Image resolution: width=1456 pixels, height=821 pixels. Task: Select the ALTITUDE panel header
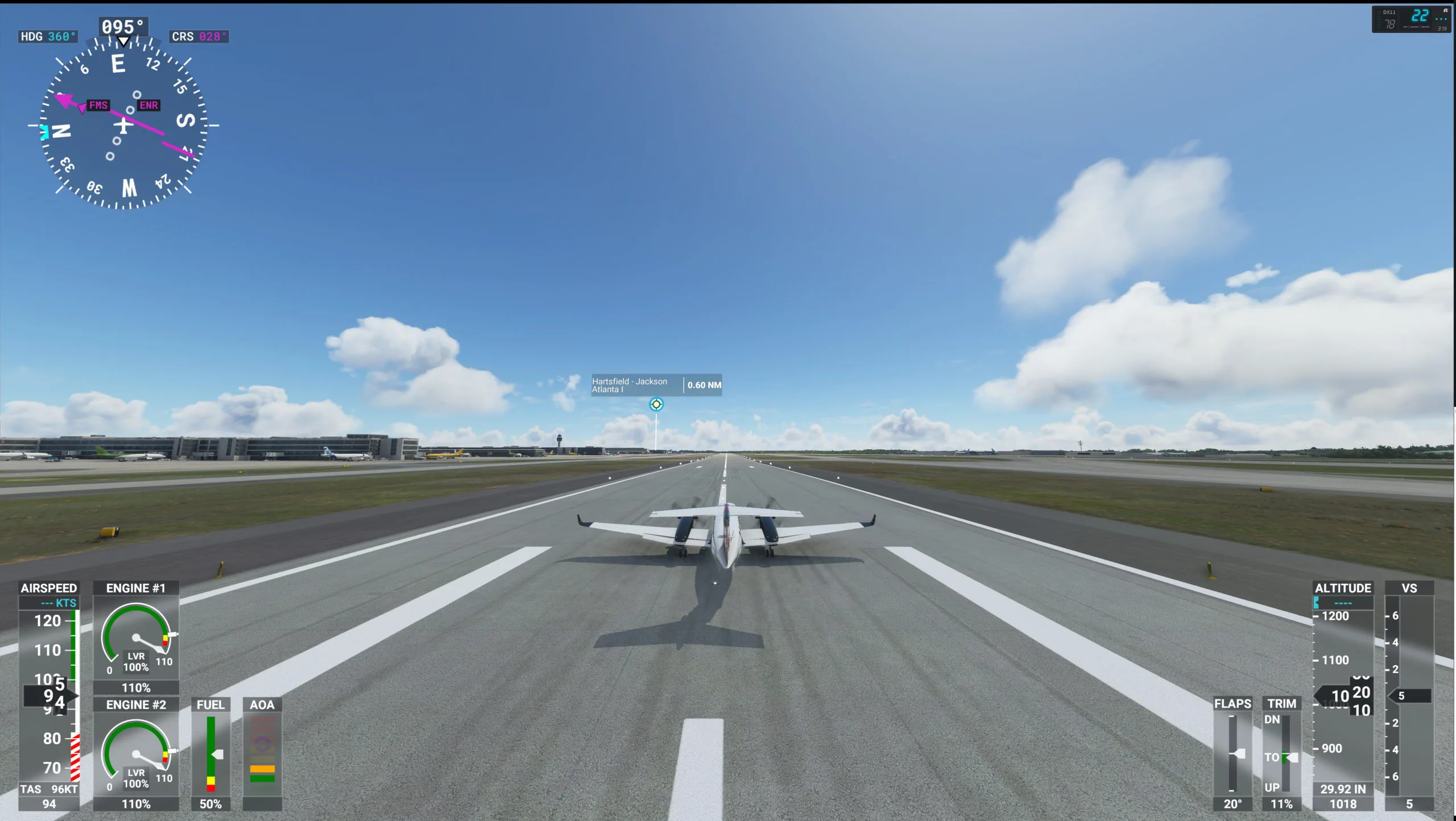click(x=1345, y=588)
